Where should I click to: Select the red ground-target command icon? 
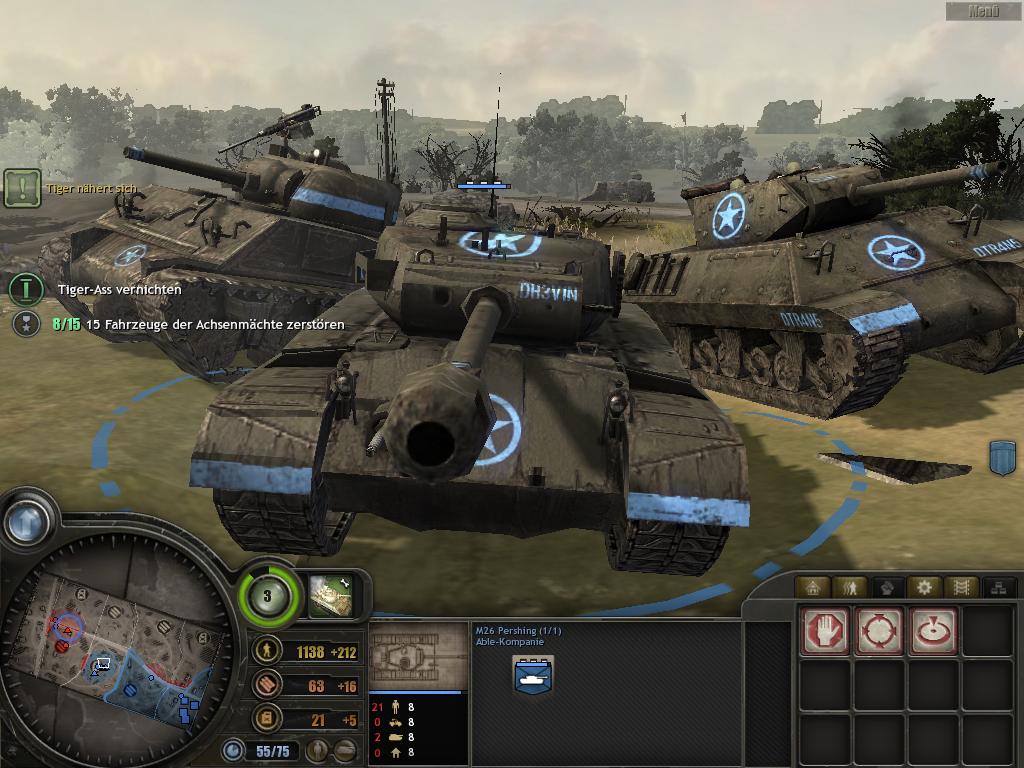coord(933,631)
